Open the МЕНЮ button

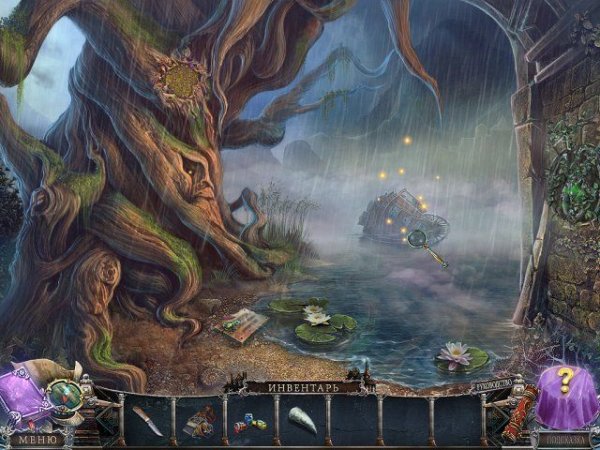38,438
